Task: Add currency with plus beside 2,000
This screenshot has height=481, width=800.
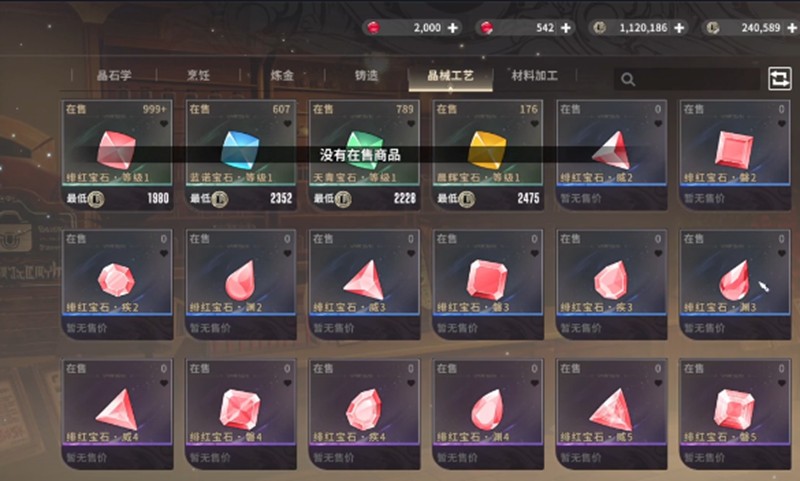Action: pos(452,28)
